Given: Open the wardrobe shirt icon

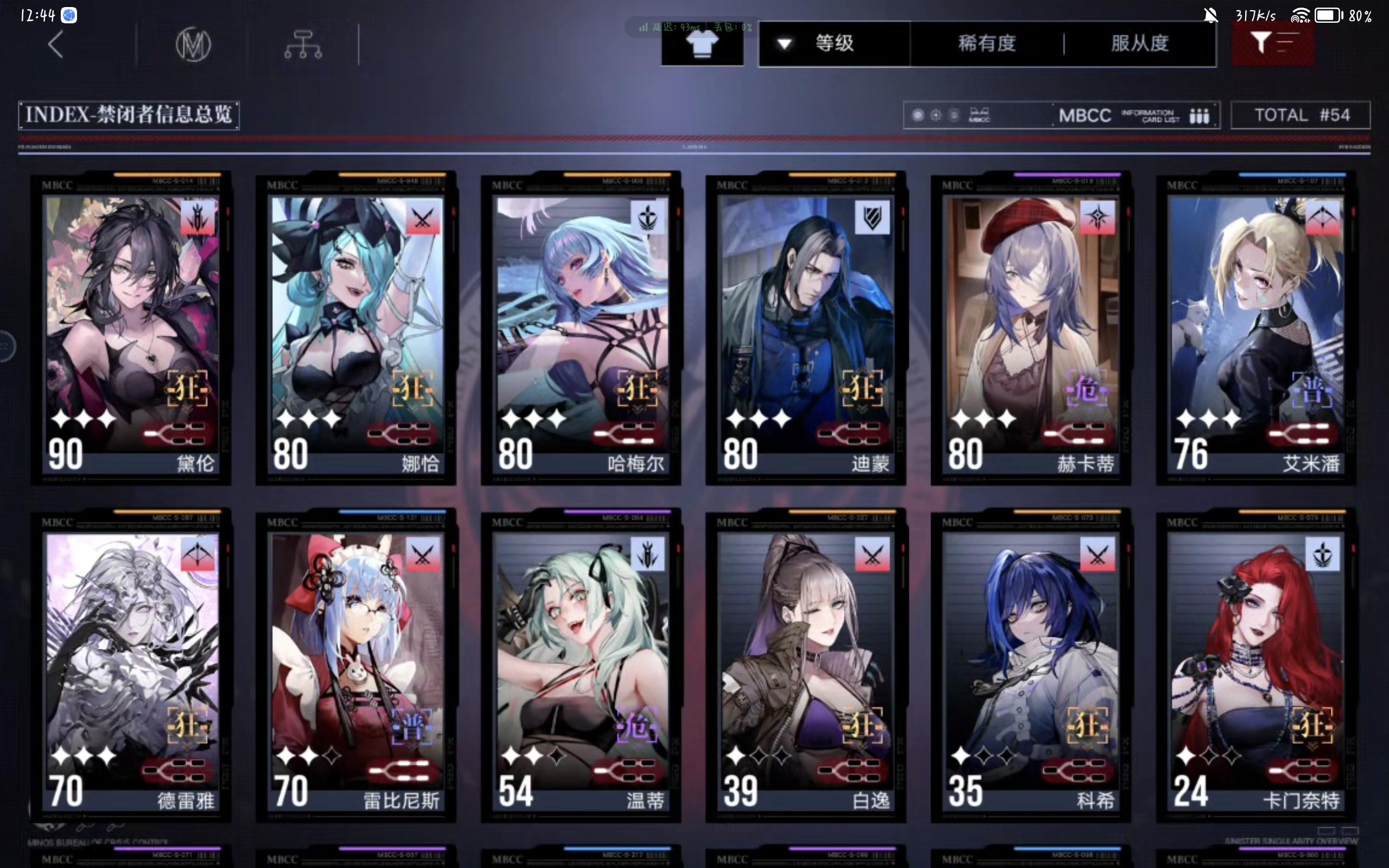Looking at the screenshot, I should pos(702,43).
